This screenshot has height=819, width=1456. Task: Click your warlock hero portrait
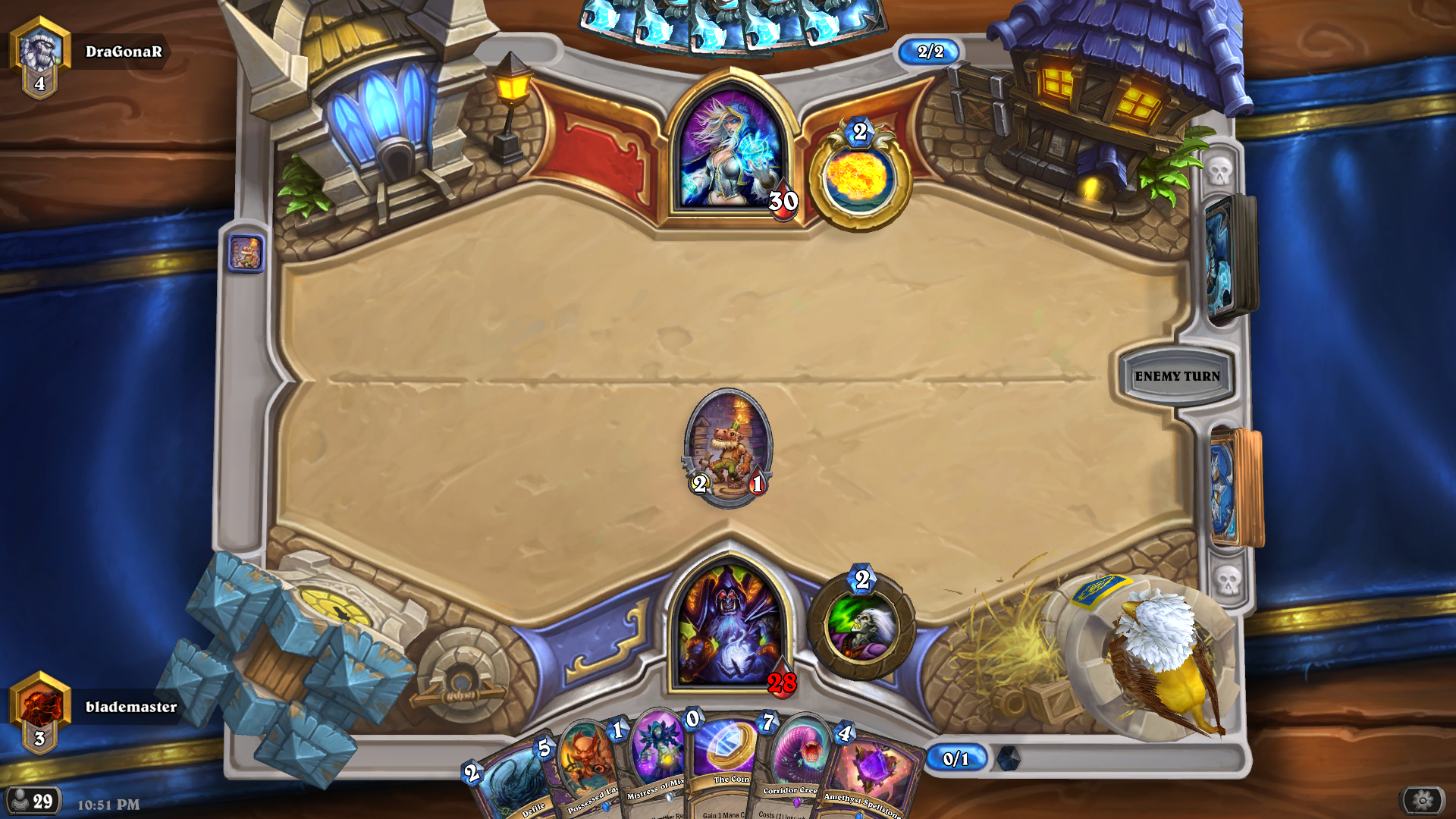point(730,626)
